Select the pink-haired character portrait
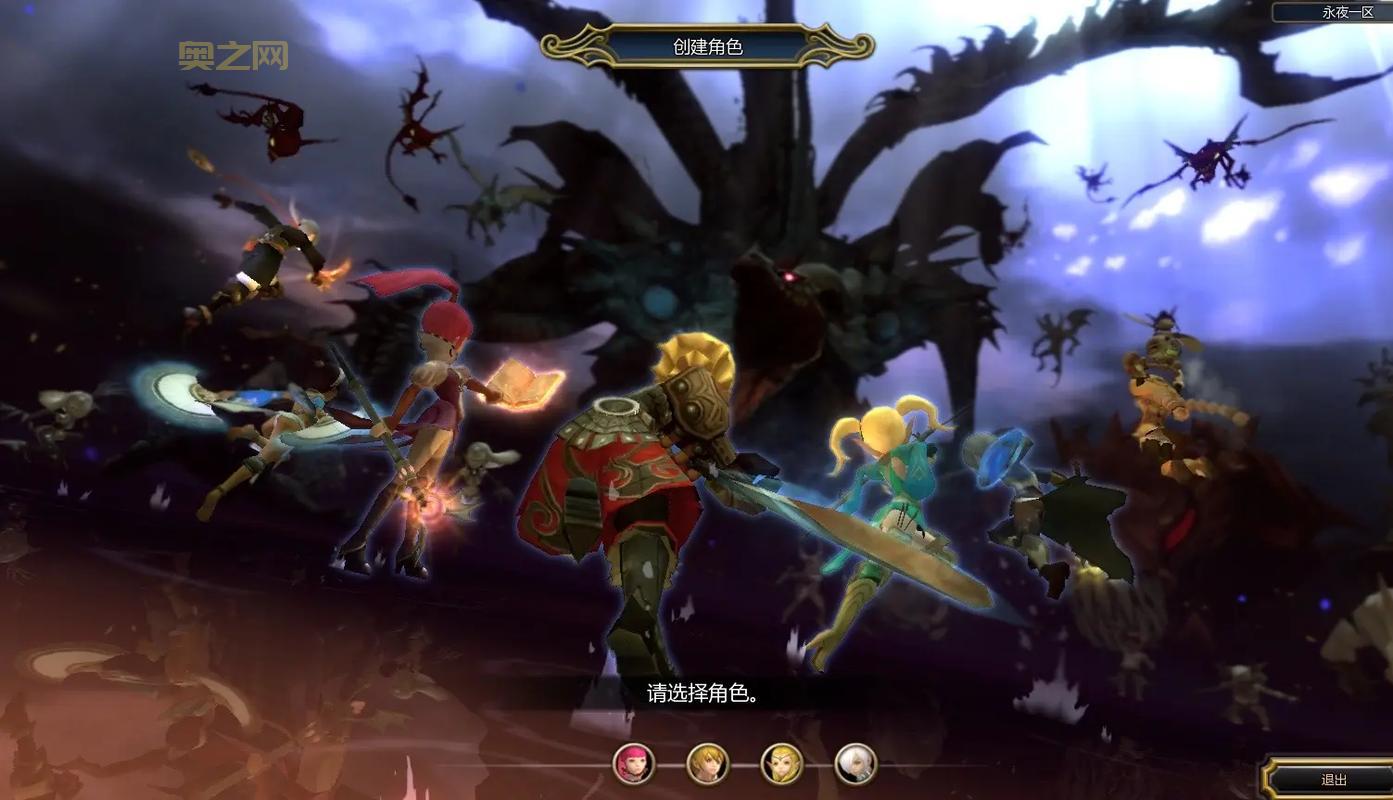This screenshot has width=1393, height=800. (x=633, y=764)
